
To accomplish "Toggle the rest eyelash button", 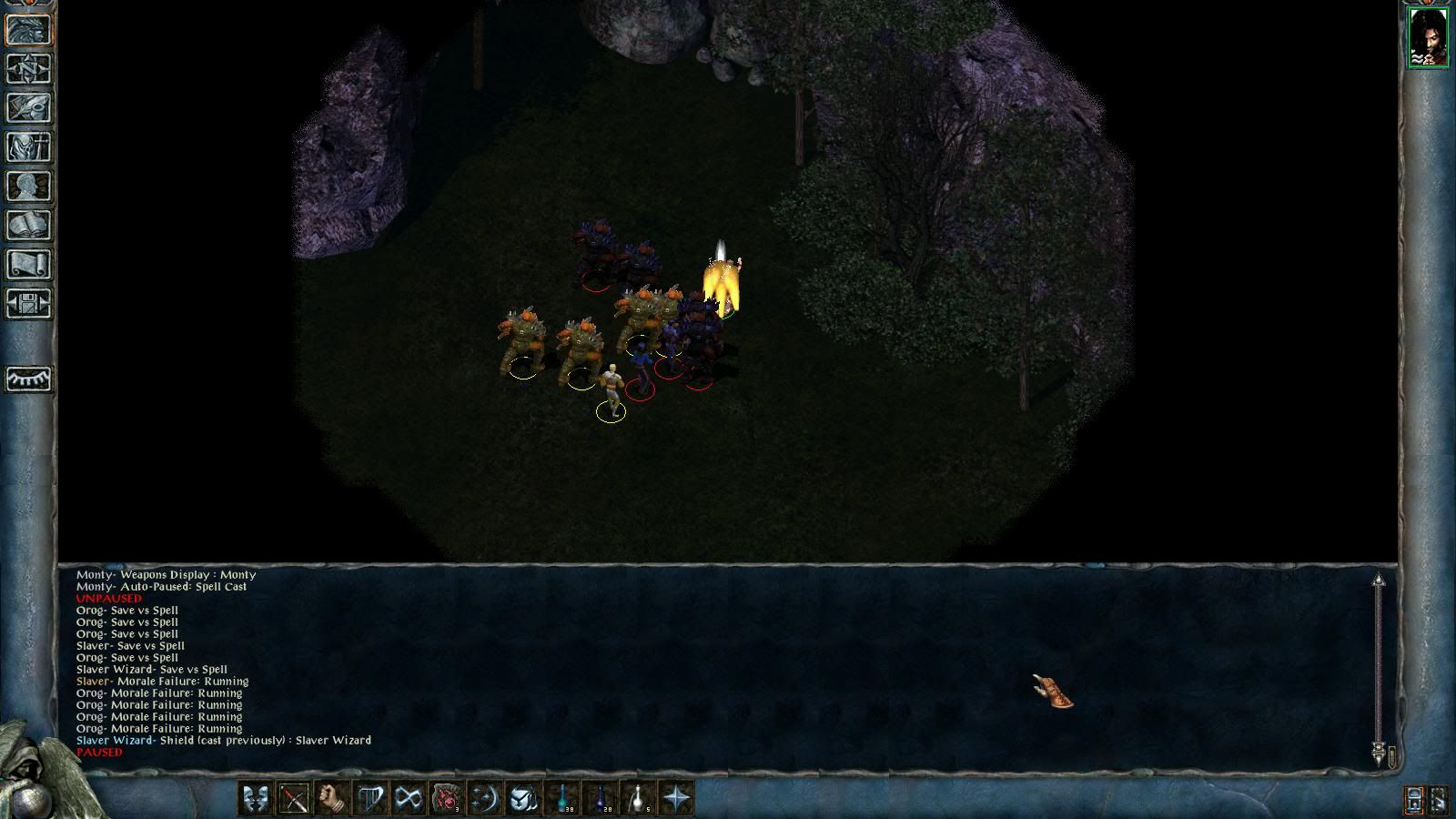I will [29, 379].
